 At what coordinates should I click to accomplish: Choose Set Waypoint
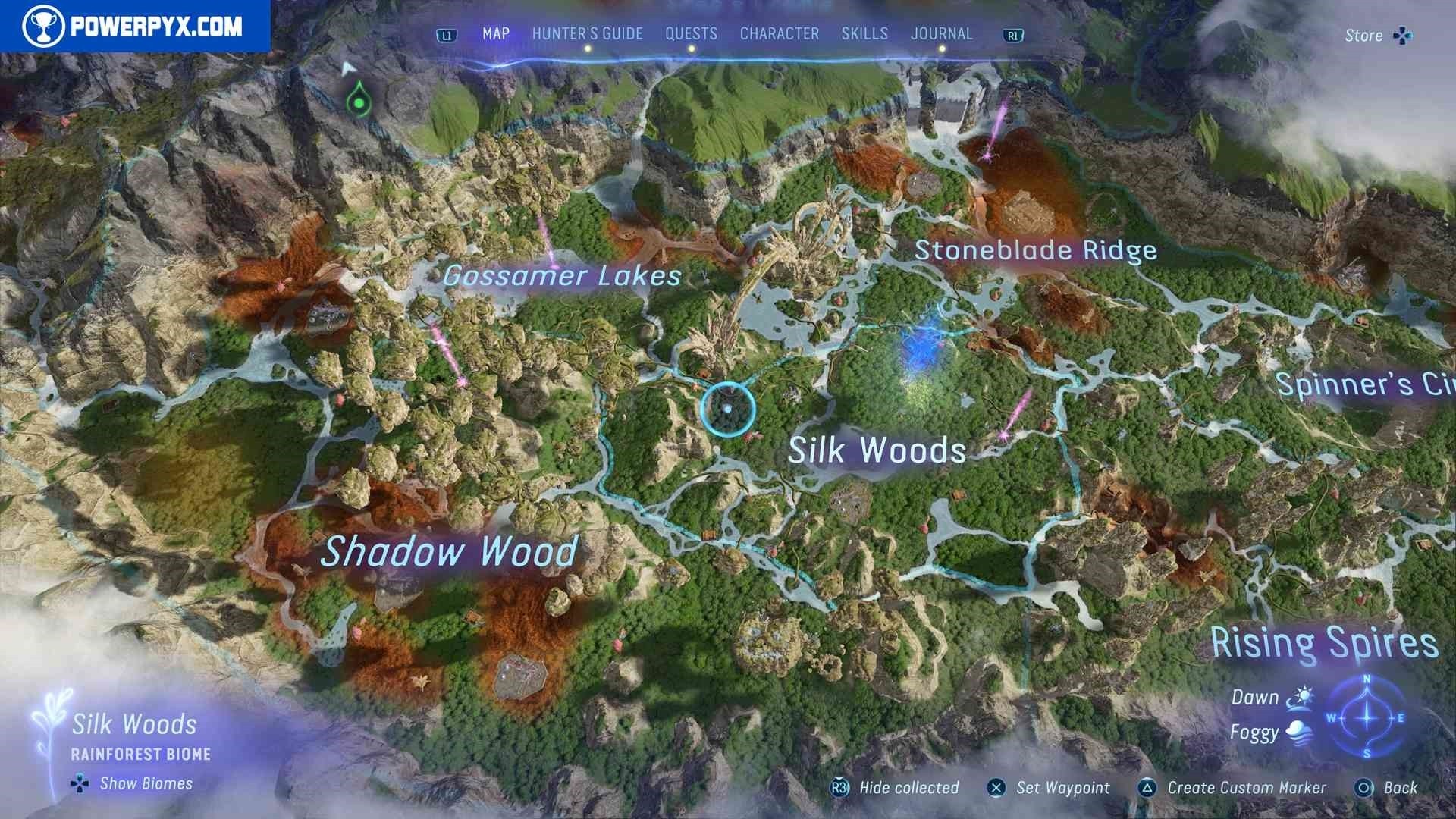coord(1049,788)
